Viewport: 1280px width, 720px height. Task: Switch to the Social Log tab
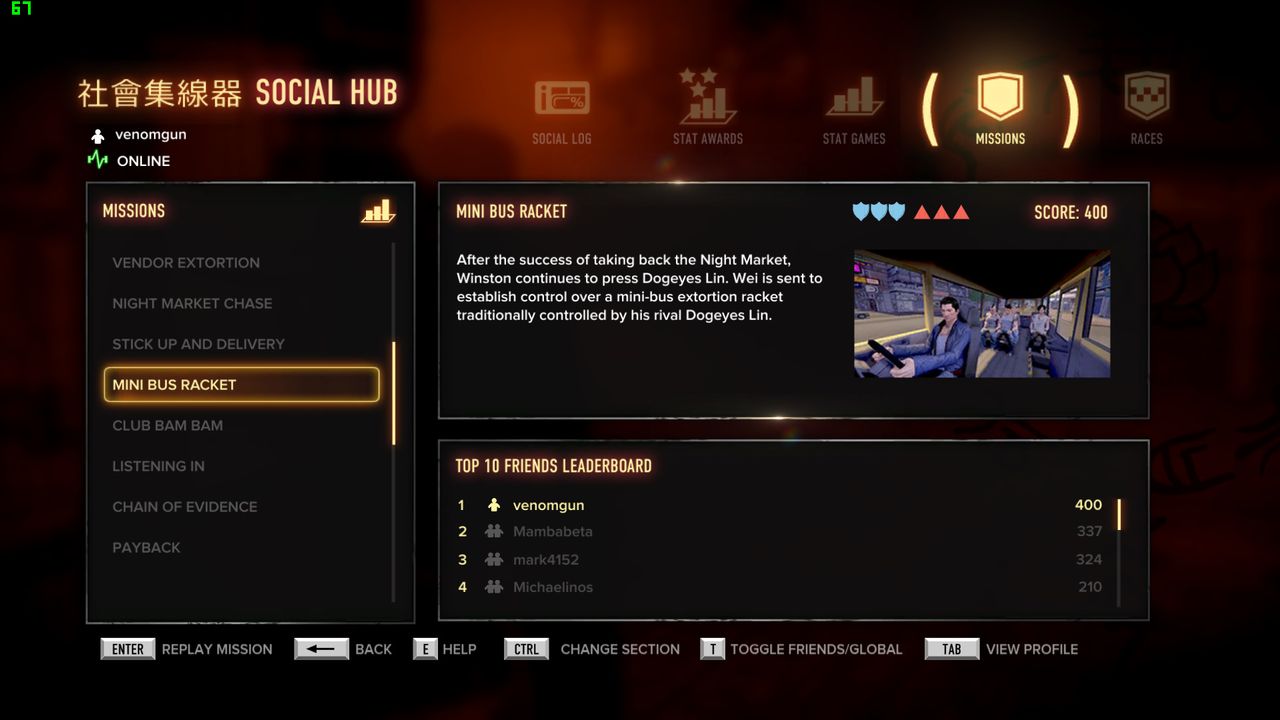(x=562, y=112)
